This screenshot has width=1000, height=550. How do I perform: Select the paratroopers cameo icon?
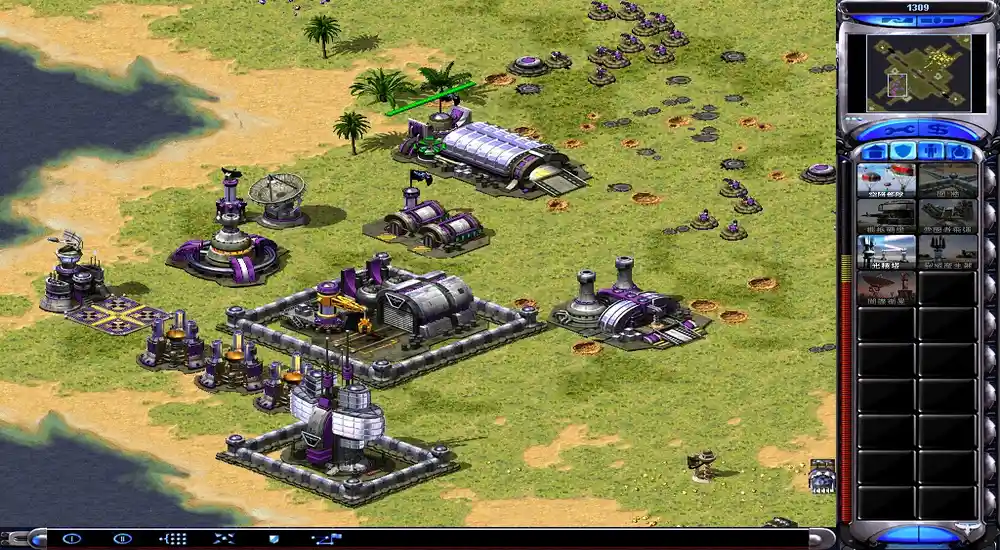click(886, 180)
